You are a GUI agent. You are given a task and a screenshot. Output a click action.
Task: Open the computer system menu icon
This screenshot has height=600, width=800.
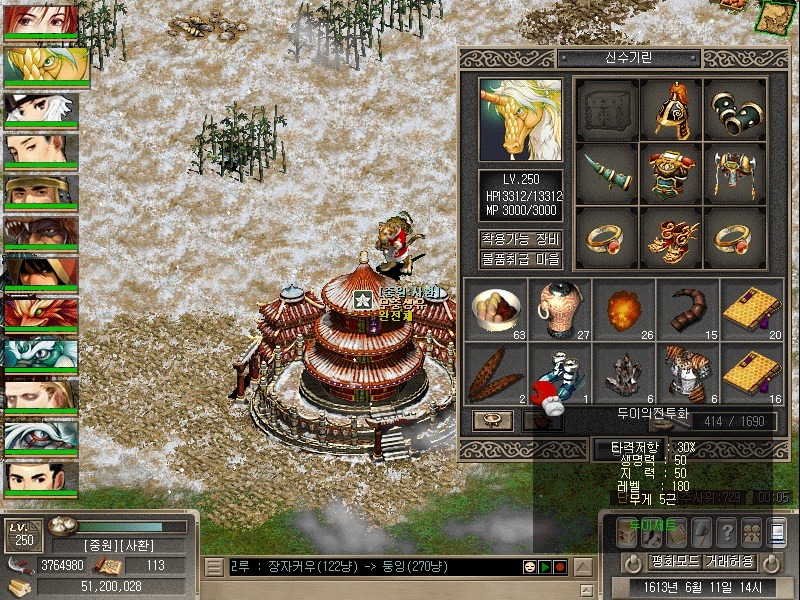tap(777, 532)
